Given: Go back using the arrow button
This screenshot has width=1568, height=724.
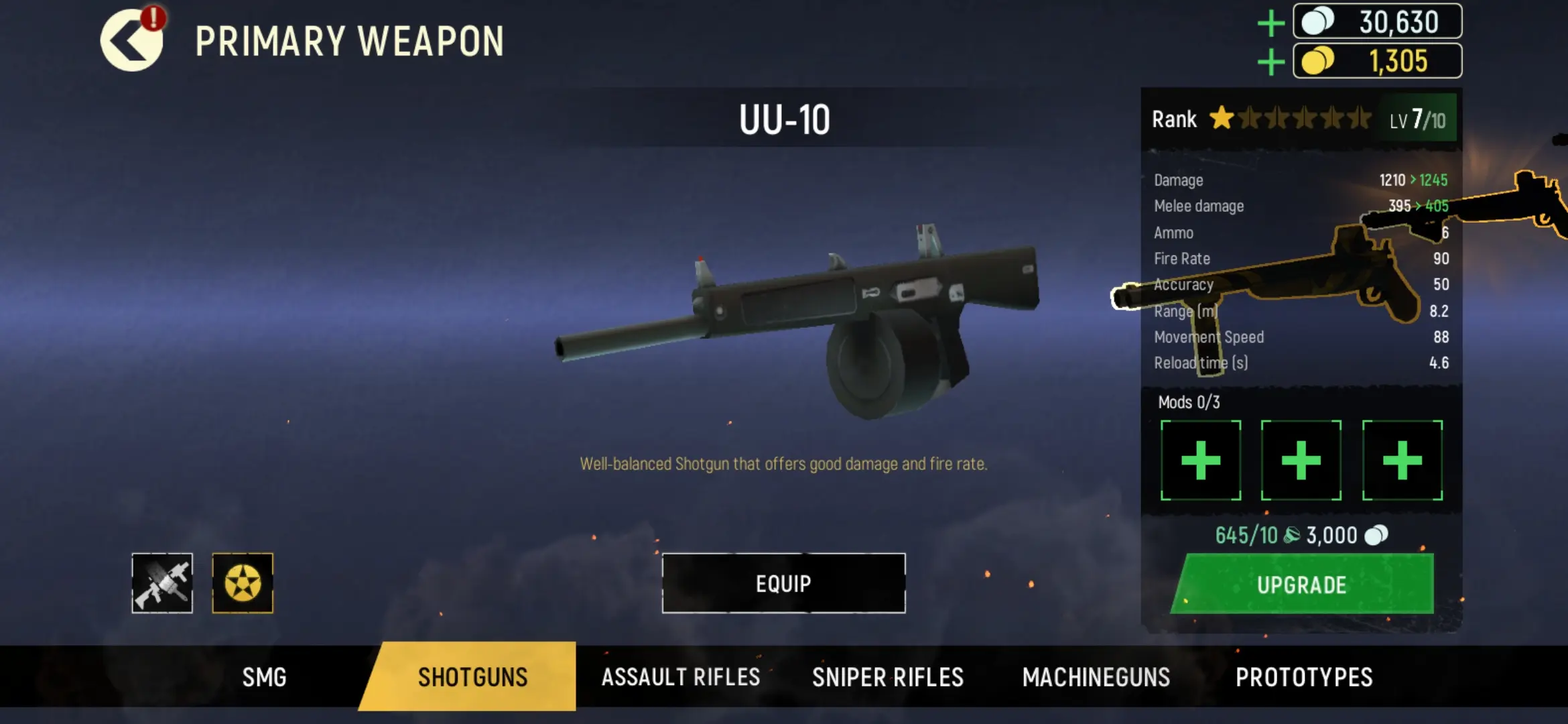Looking at the screenshot, I should (131, 42).
